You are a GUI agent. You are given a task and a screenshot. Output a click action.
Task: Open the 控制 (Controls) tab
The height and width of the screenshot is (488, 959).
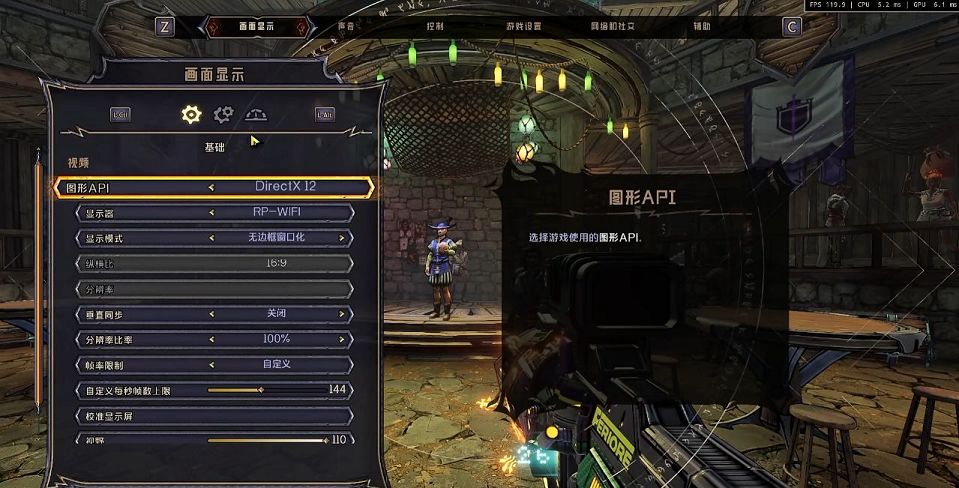pyautogui.click(x=435, y=26)
